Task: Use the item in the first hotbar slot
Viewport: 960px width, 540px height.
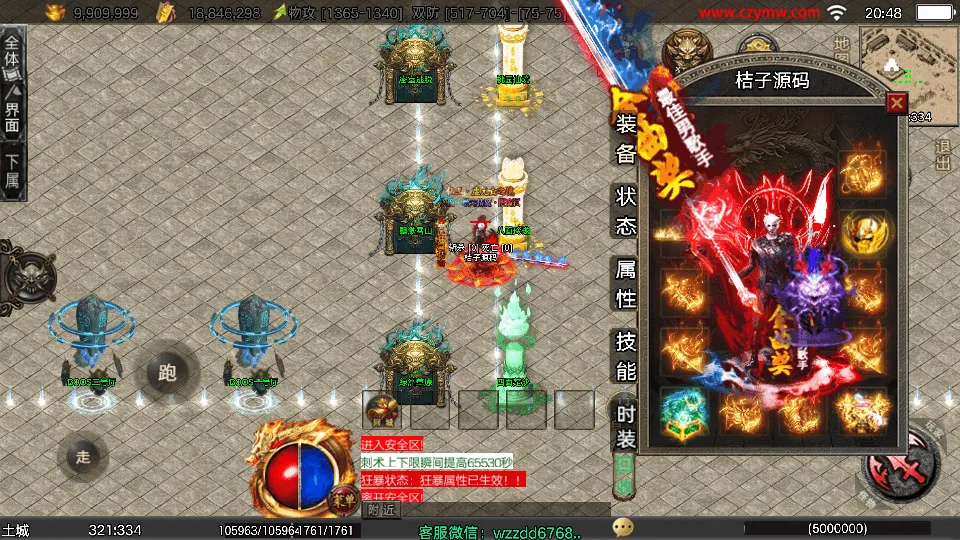Action: pos(382,409)
